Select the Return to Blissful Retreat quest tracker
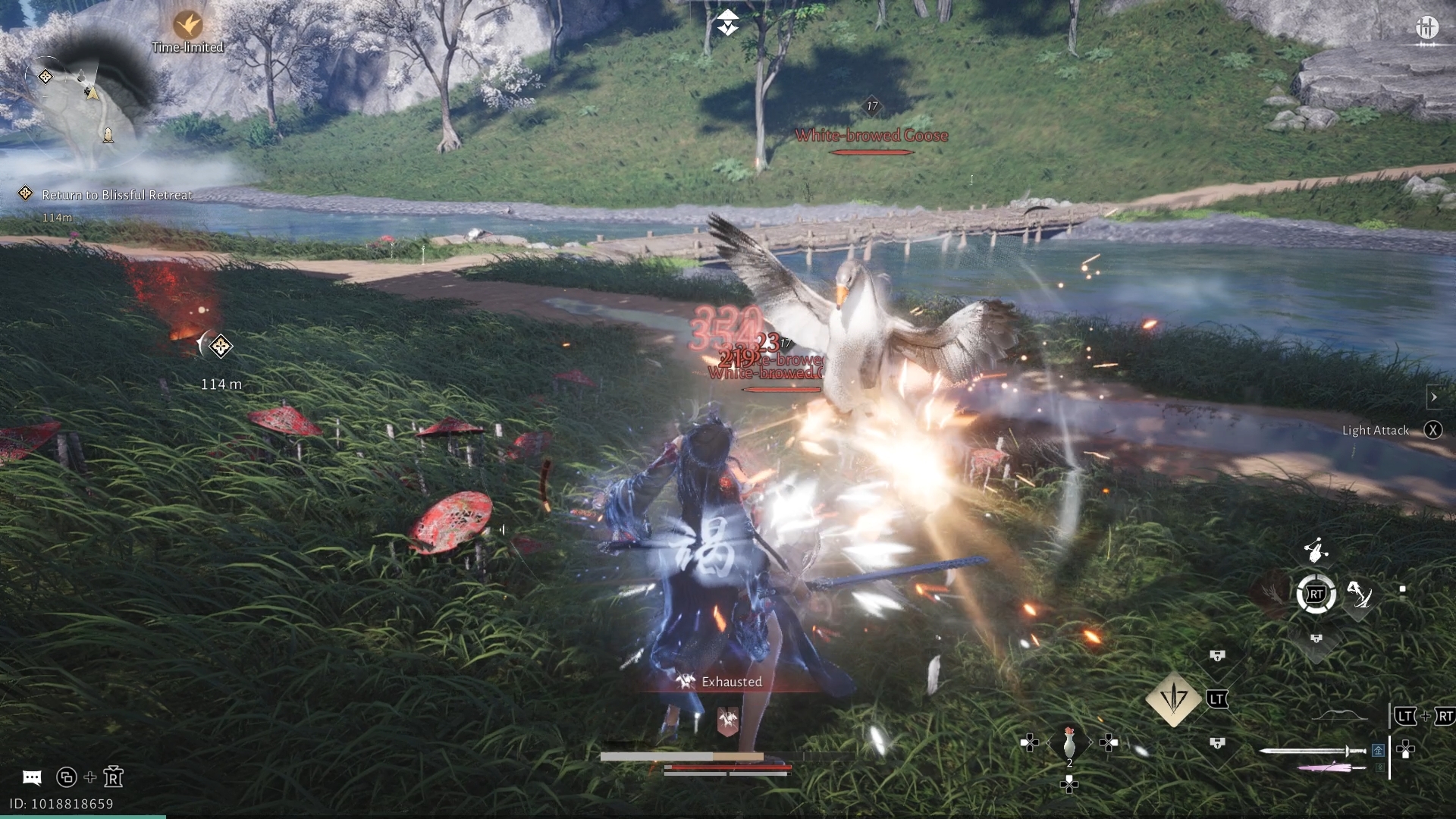 click(x=117, y=195)
